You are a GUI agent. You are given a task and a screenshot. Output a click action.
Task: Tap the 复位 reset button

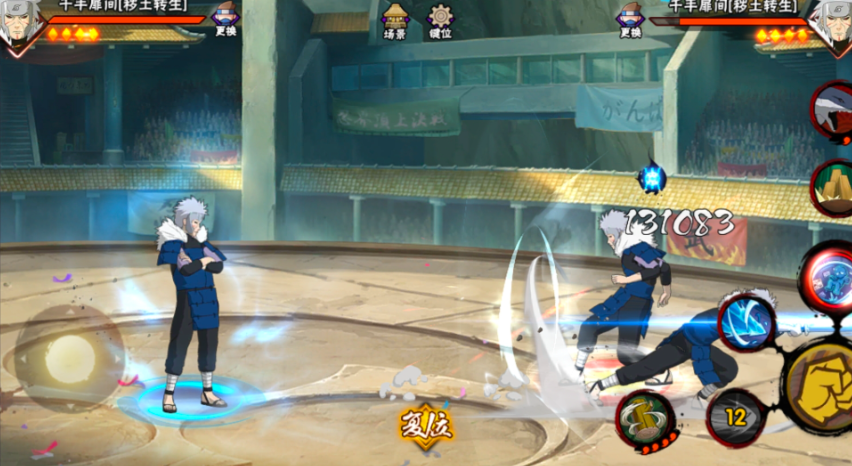(427, 426)
